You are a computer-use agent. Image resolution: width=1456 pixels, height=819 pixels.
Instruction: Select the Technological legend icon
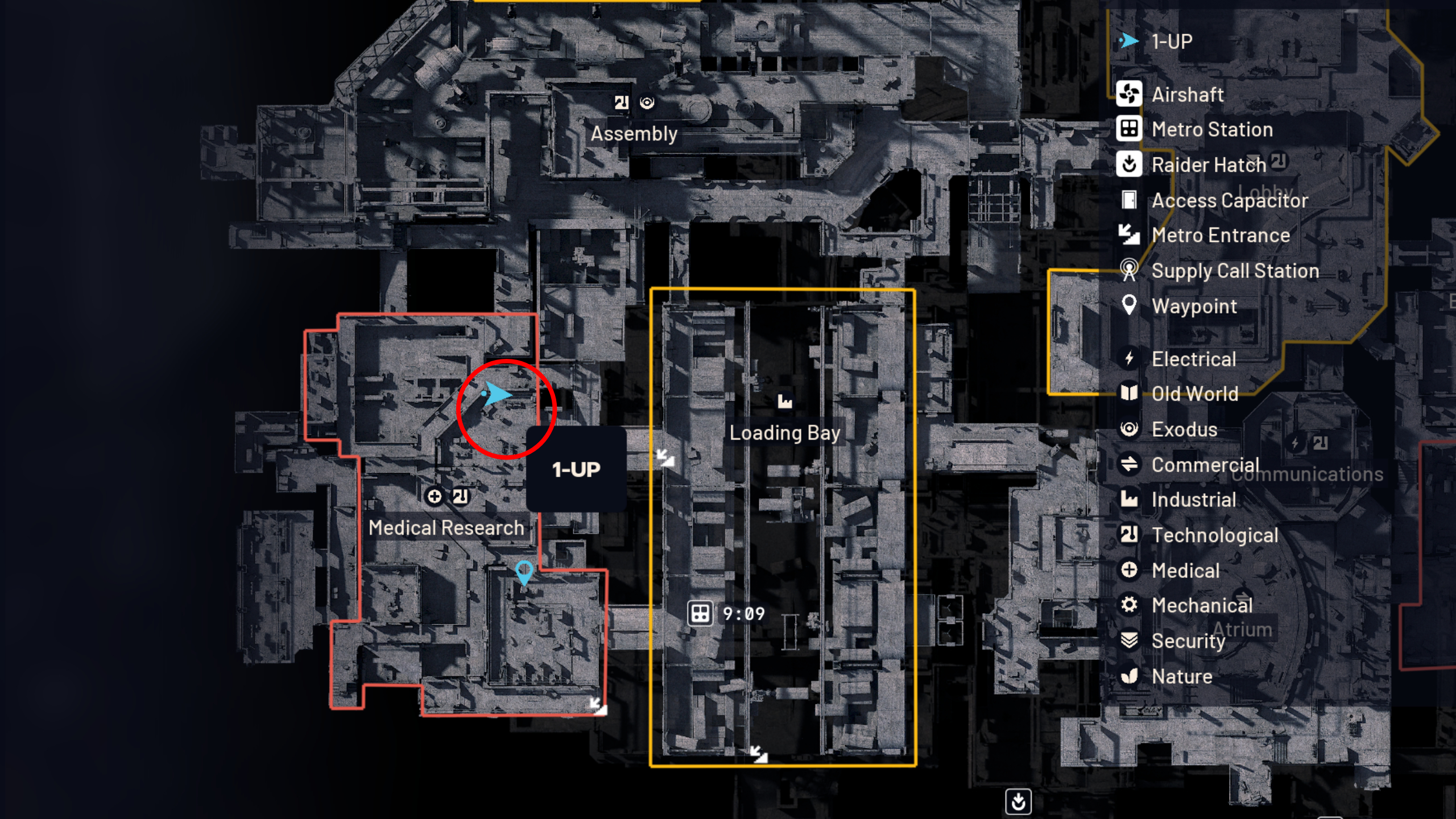pyautogui.click(x=1130, y=535)
